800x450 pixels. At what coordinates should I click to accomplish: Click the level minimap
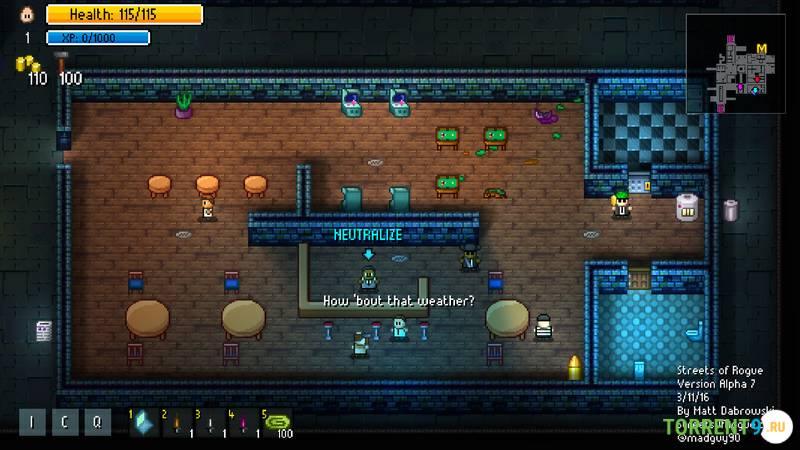(x=742, y=72)
